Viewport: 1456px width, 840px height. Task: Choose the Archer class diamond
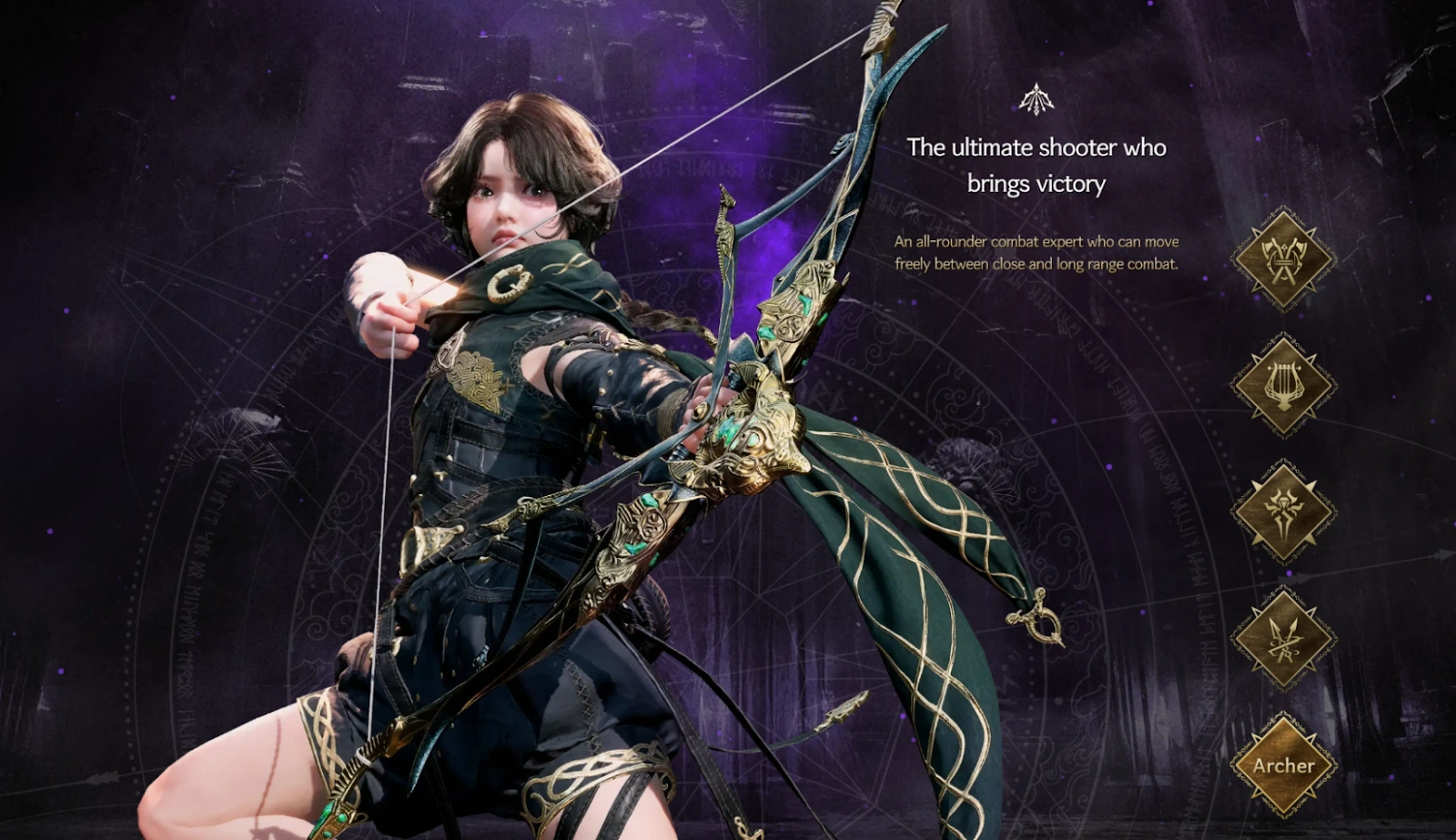point(1283,764)
